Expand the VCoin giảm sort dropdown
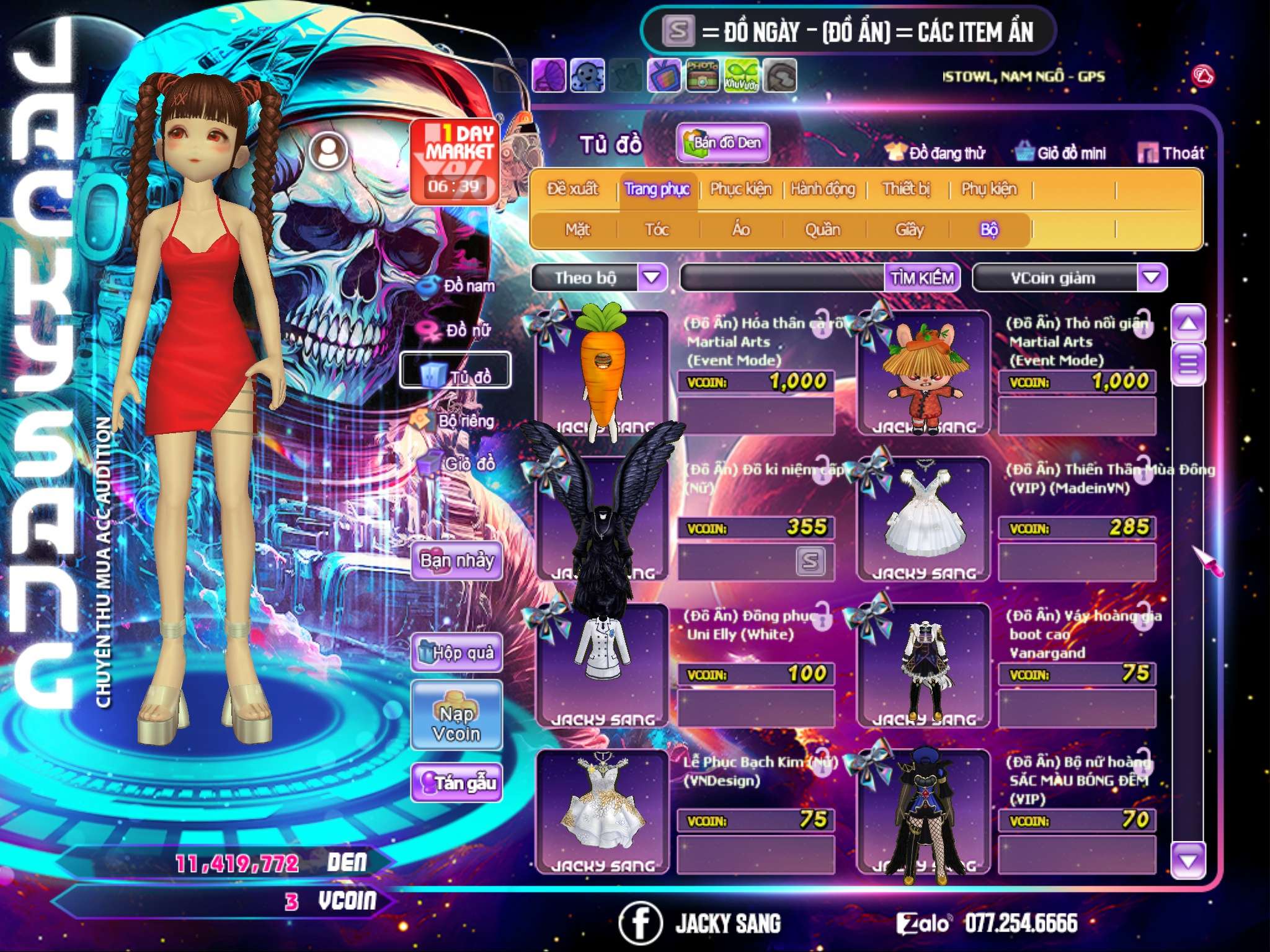The image size is (1270, 952). coord(1151,277)
